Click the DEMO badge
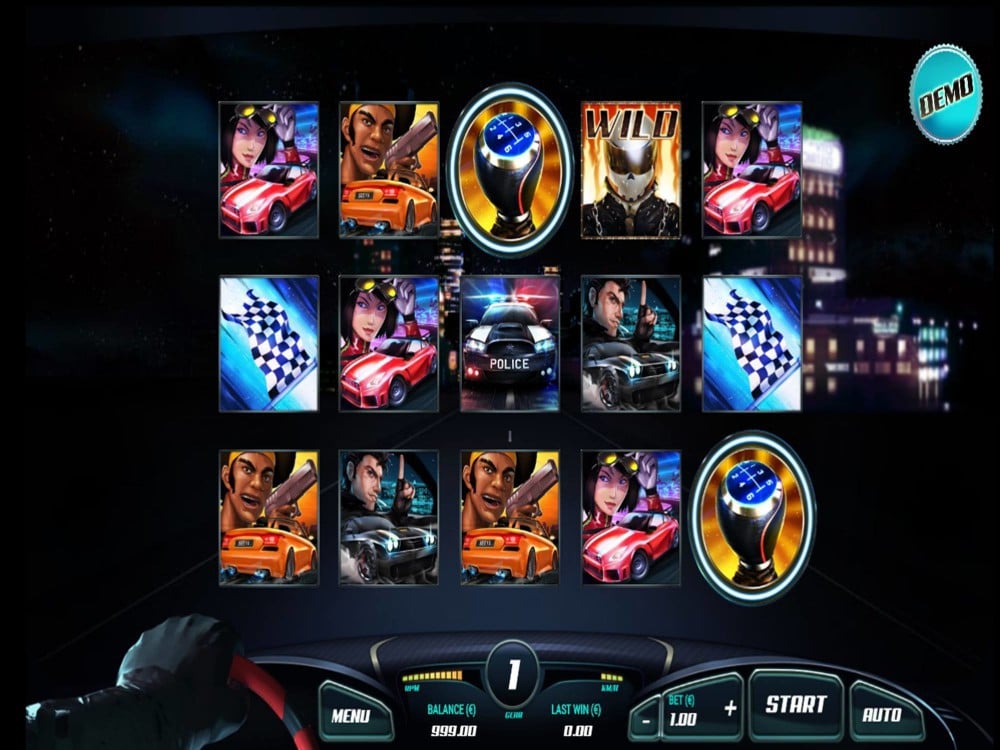The width and height of the screenshot is (1000, 750). [x=945, y=92]
